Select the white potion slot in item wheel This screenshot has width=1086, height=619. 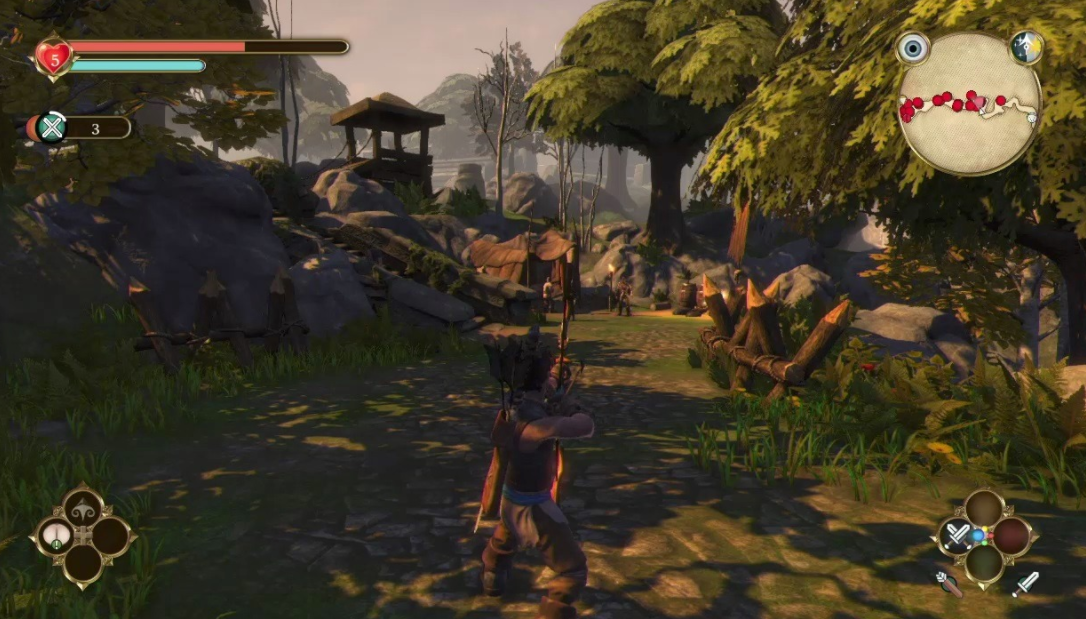(55, 537)
